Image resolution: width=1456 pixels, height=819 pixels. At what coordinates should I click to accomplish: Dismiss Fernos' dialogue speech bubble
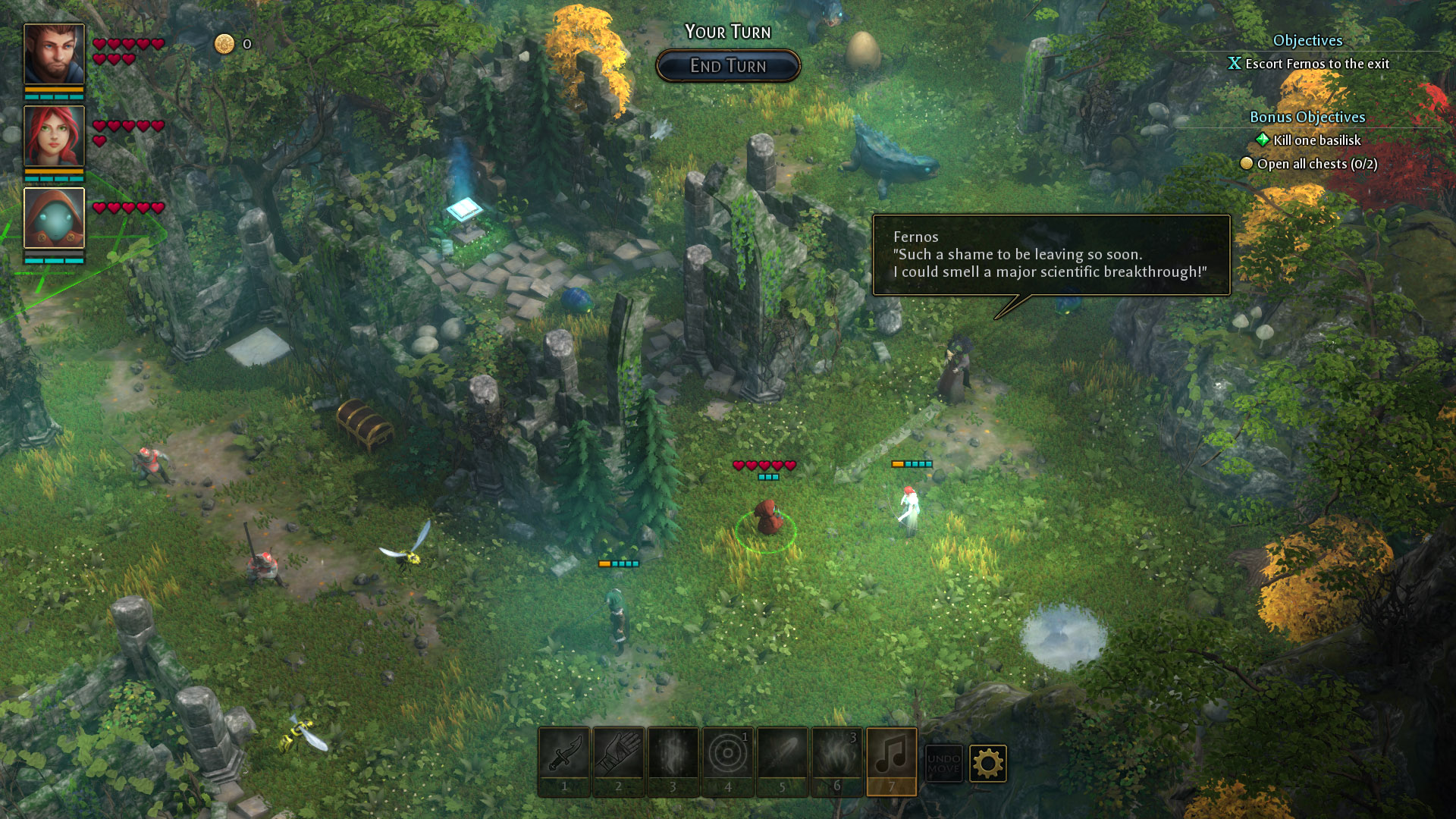tap(1052, 256)
